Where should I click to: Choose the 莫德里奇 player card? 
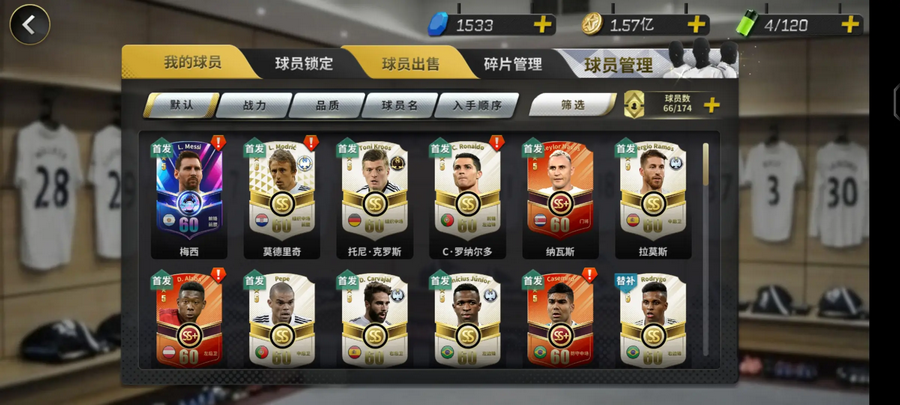(x=281, y=197)
